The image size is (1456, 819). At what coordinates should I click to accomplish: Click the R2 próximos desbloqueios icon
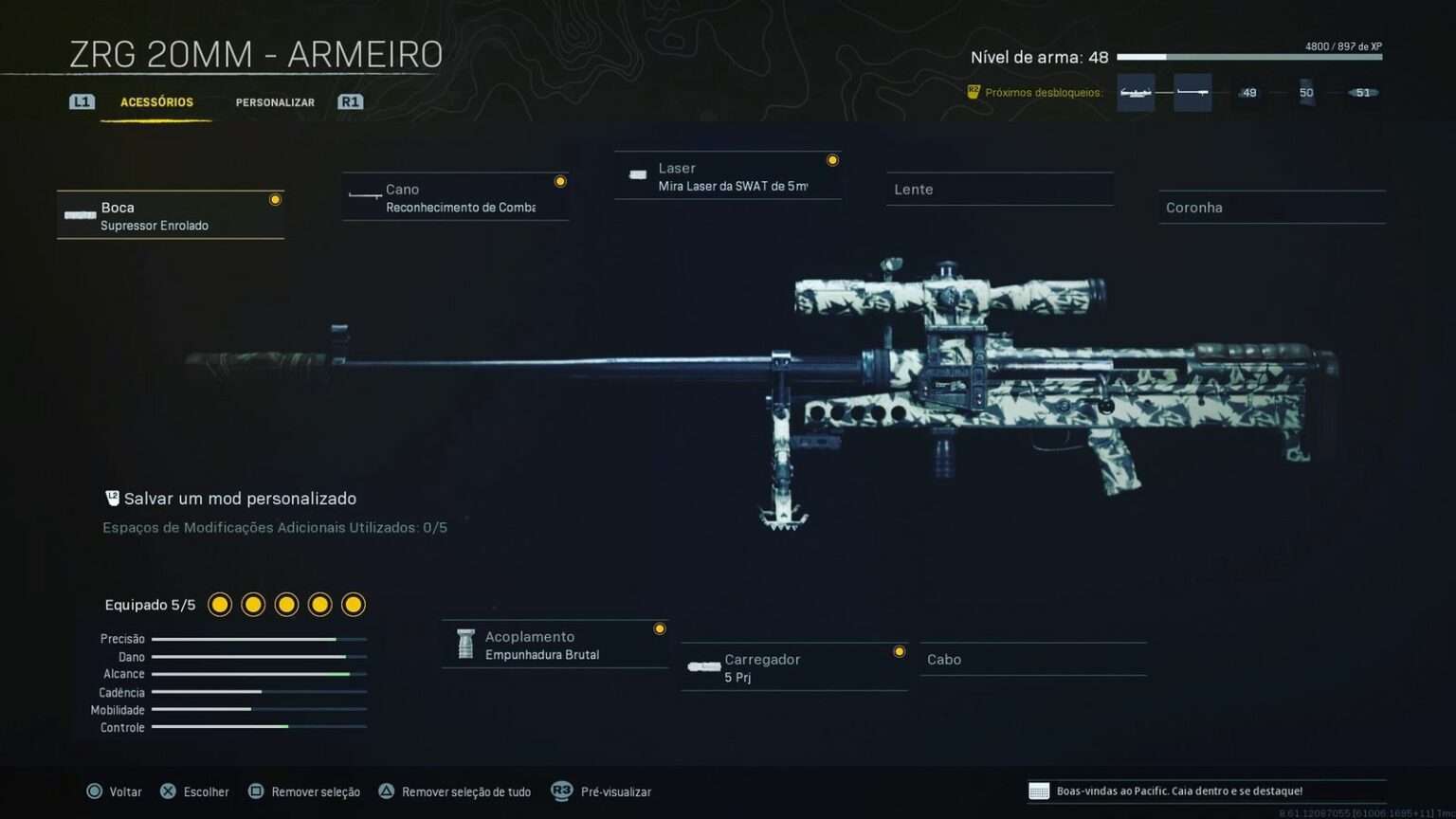(974, 92)
